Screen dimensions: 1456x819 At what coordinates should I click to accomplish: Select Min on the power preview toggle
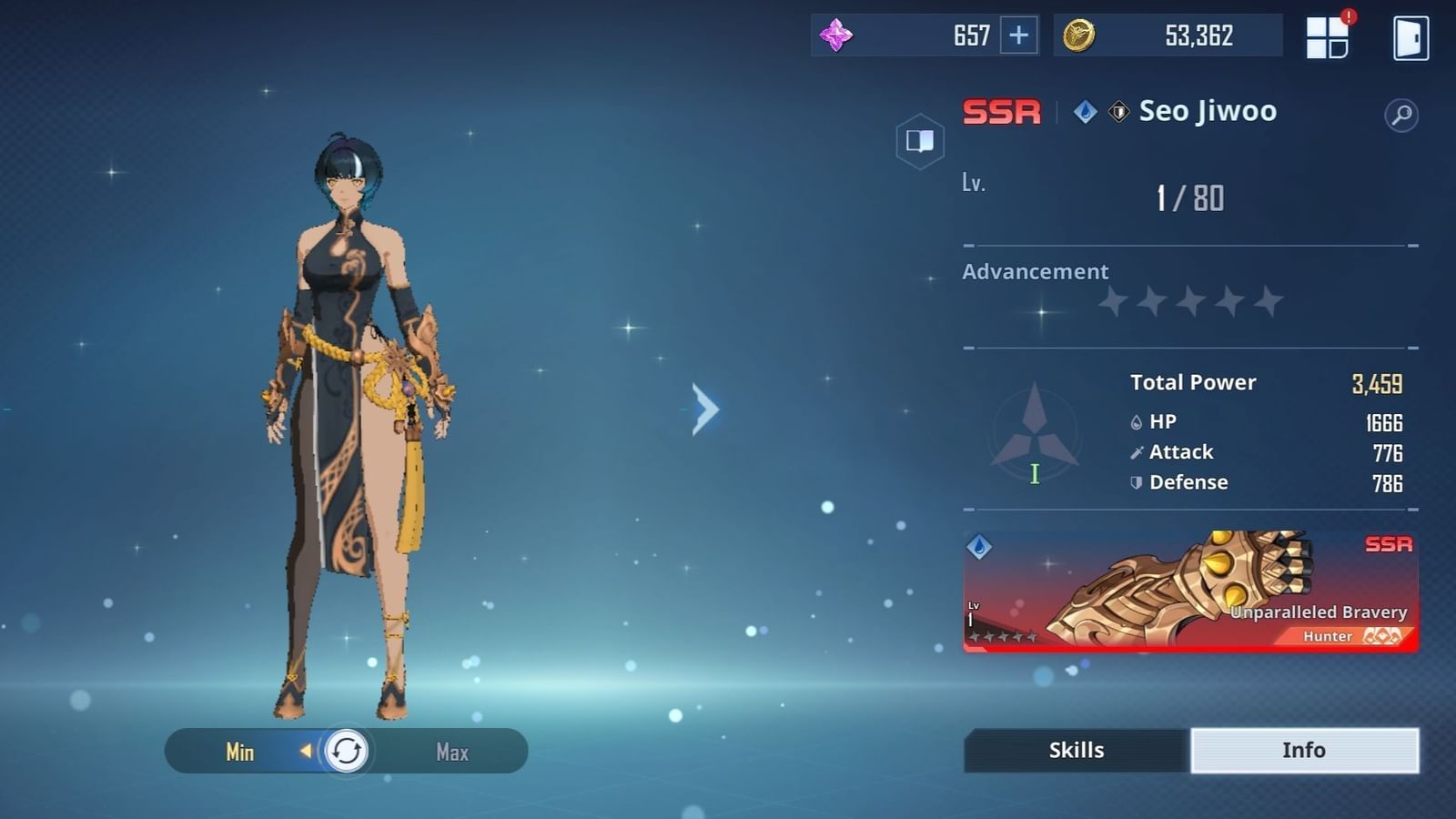(x=238, y=751)
